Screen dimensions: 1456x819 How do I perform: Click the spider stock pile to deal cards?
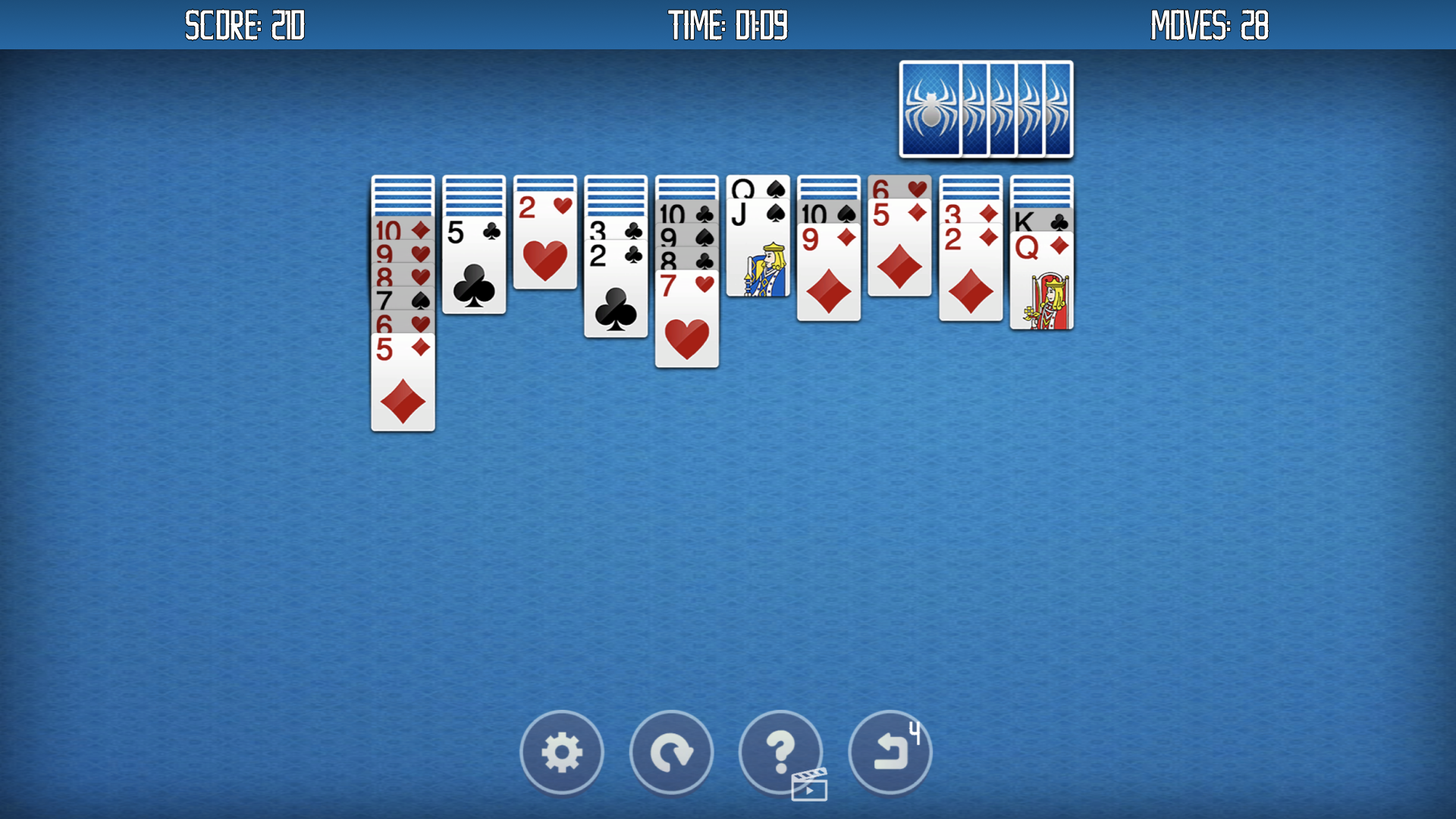[986, 108]
